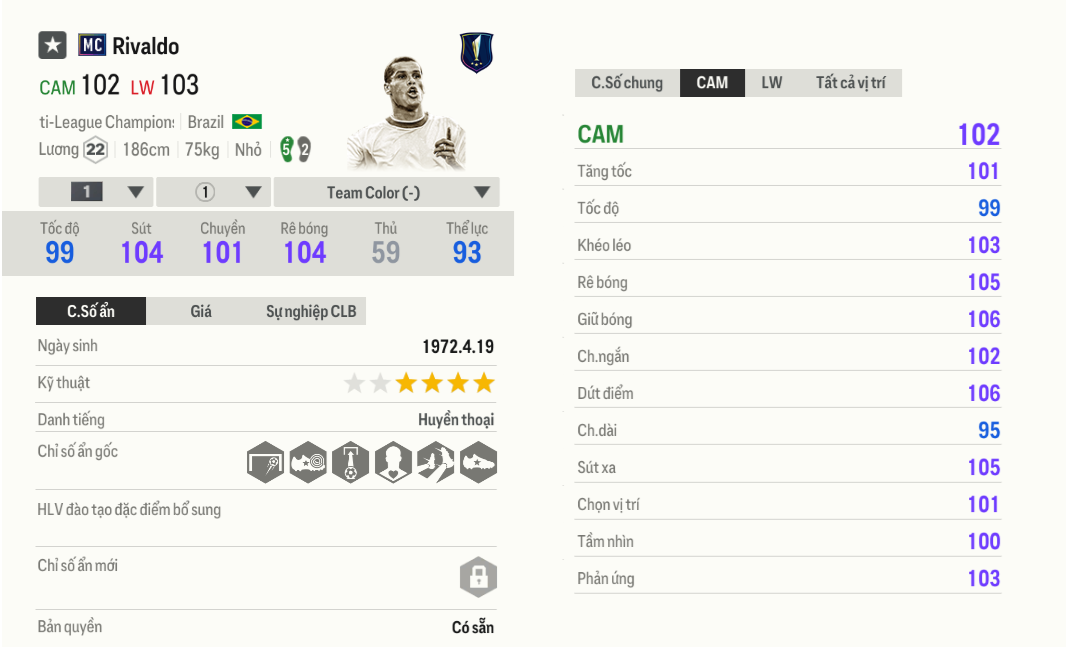Open the Sự nghiệp CLB tab
This screenshot has width=1066, height=647.
[x=311, y=312]
